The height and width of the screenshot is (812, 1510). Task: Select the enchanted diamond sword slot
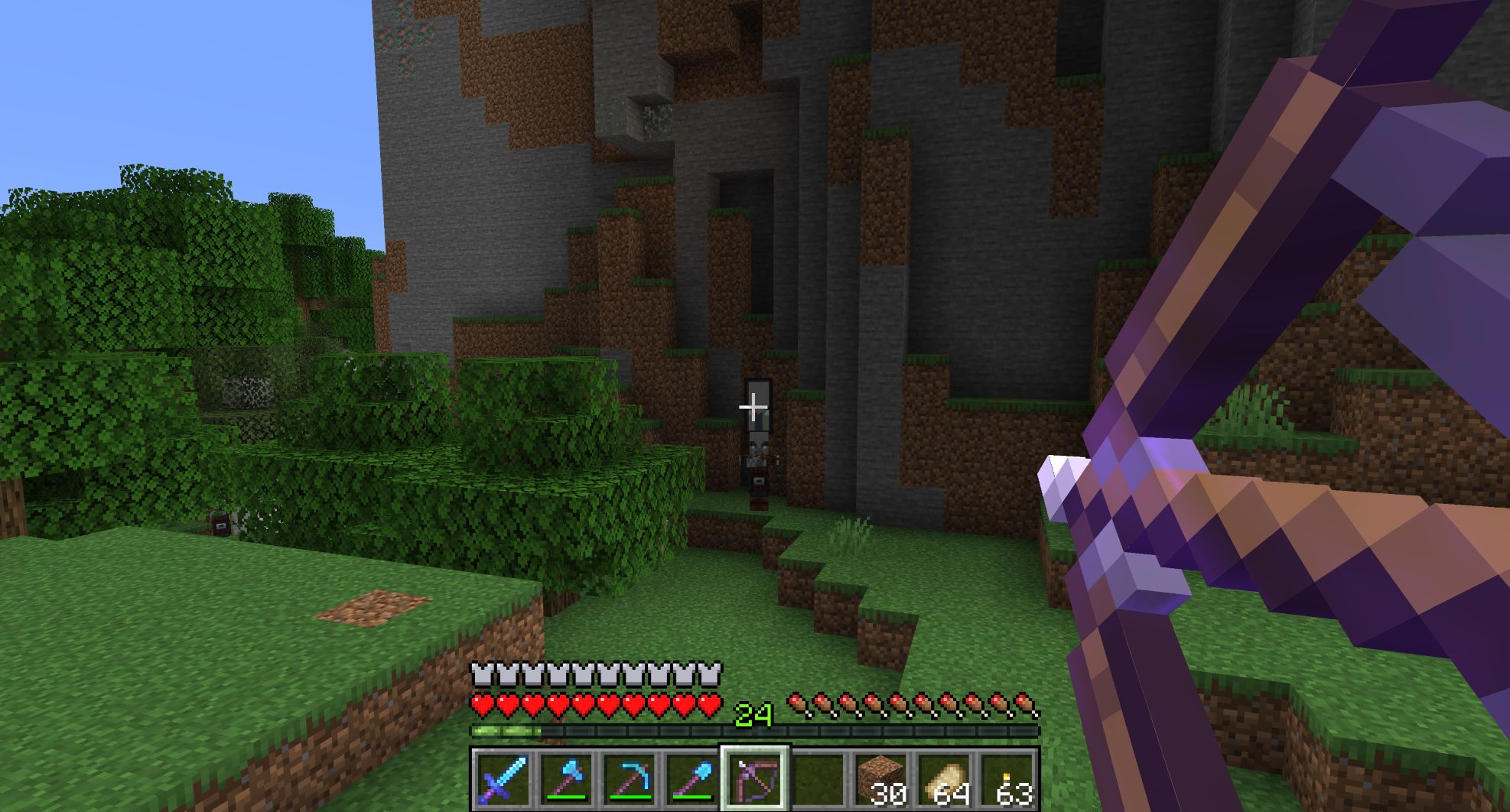pos(503,780)
